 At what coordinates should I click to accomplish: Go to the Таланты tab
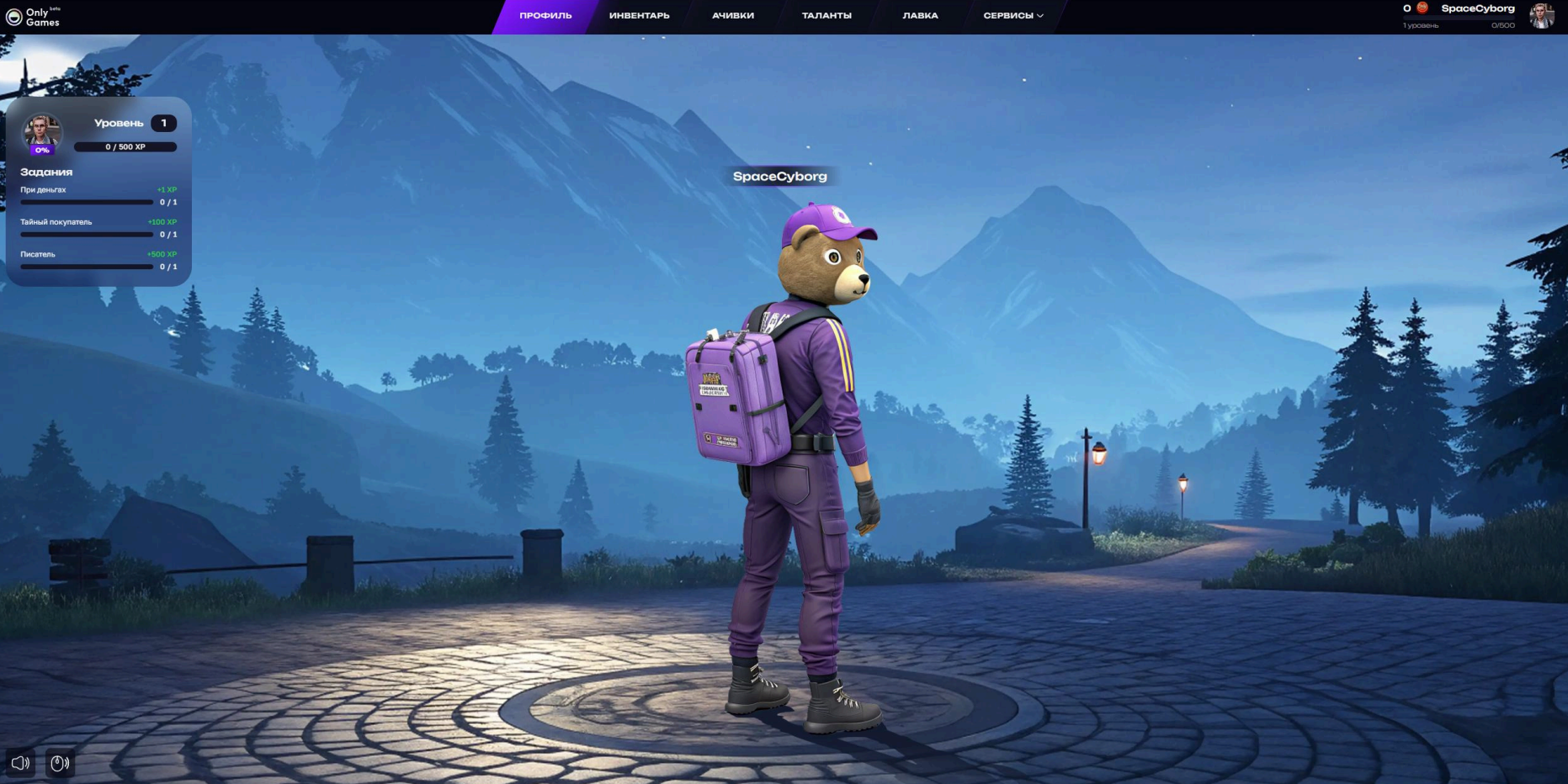point(827,16)
